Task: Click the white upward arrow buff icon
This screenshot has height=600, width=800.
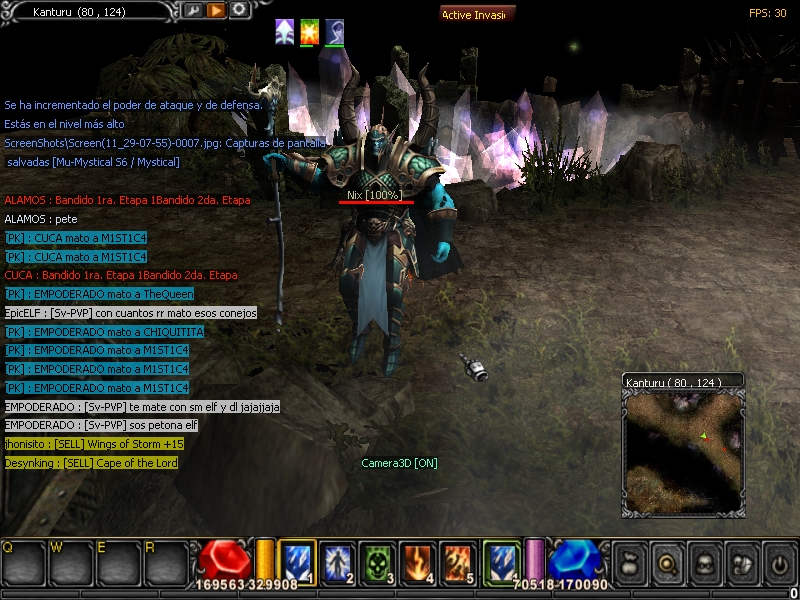Action: click(x=285, y=32)
